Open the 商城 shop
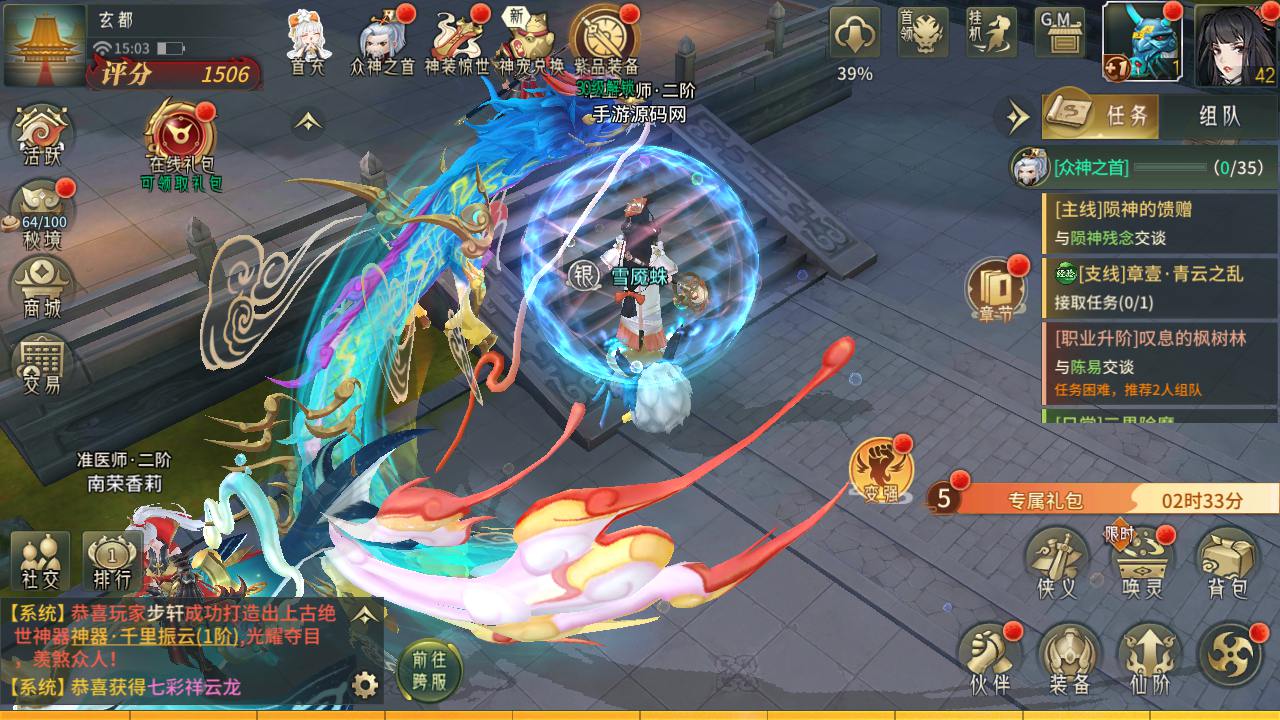 point(43,287)
